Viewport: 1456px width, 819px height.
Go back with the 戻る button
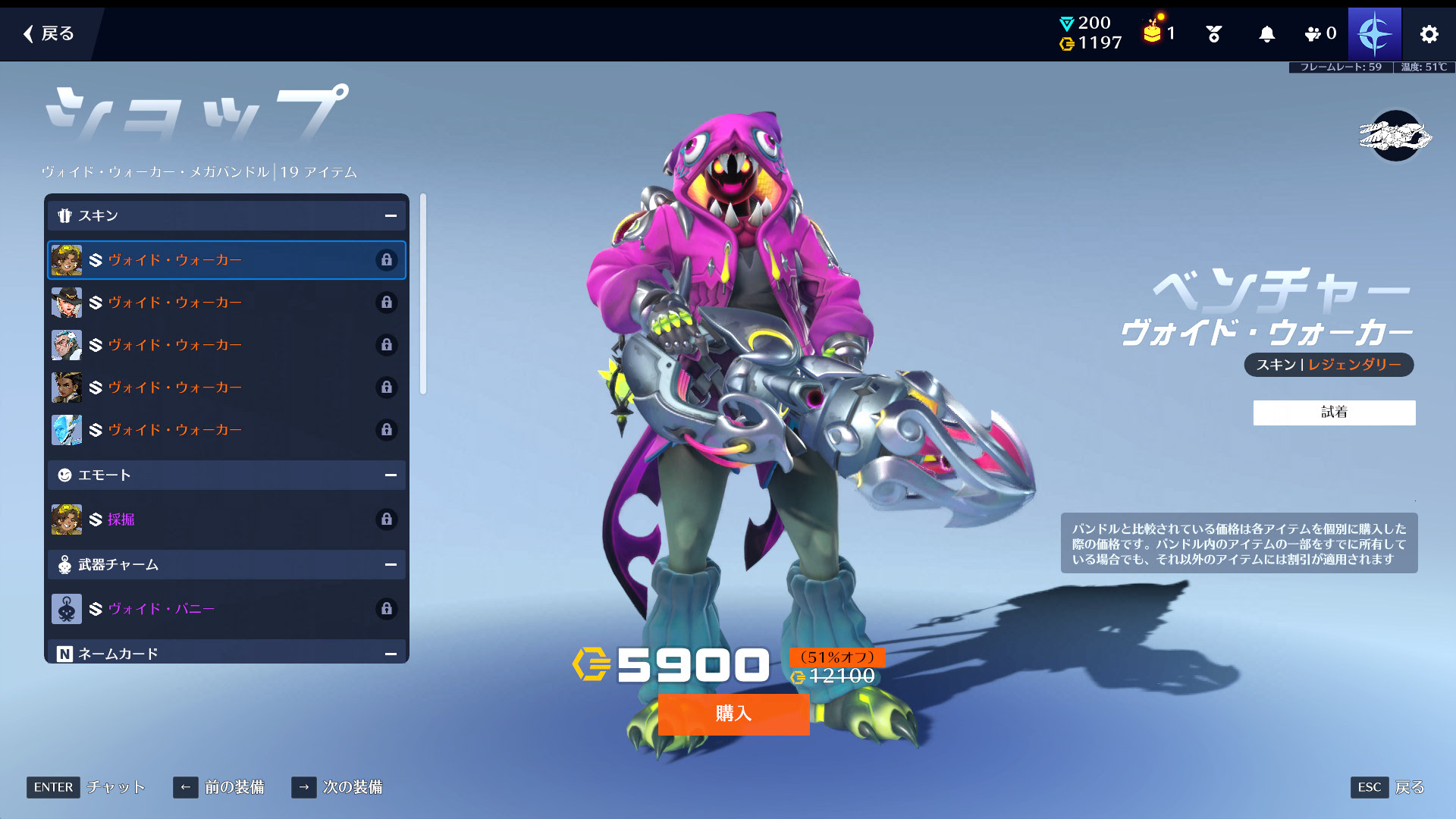tap(49, 33)
